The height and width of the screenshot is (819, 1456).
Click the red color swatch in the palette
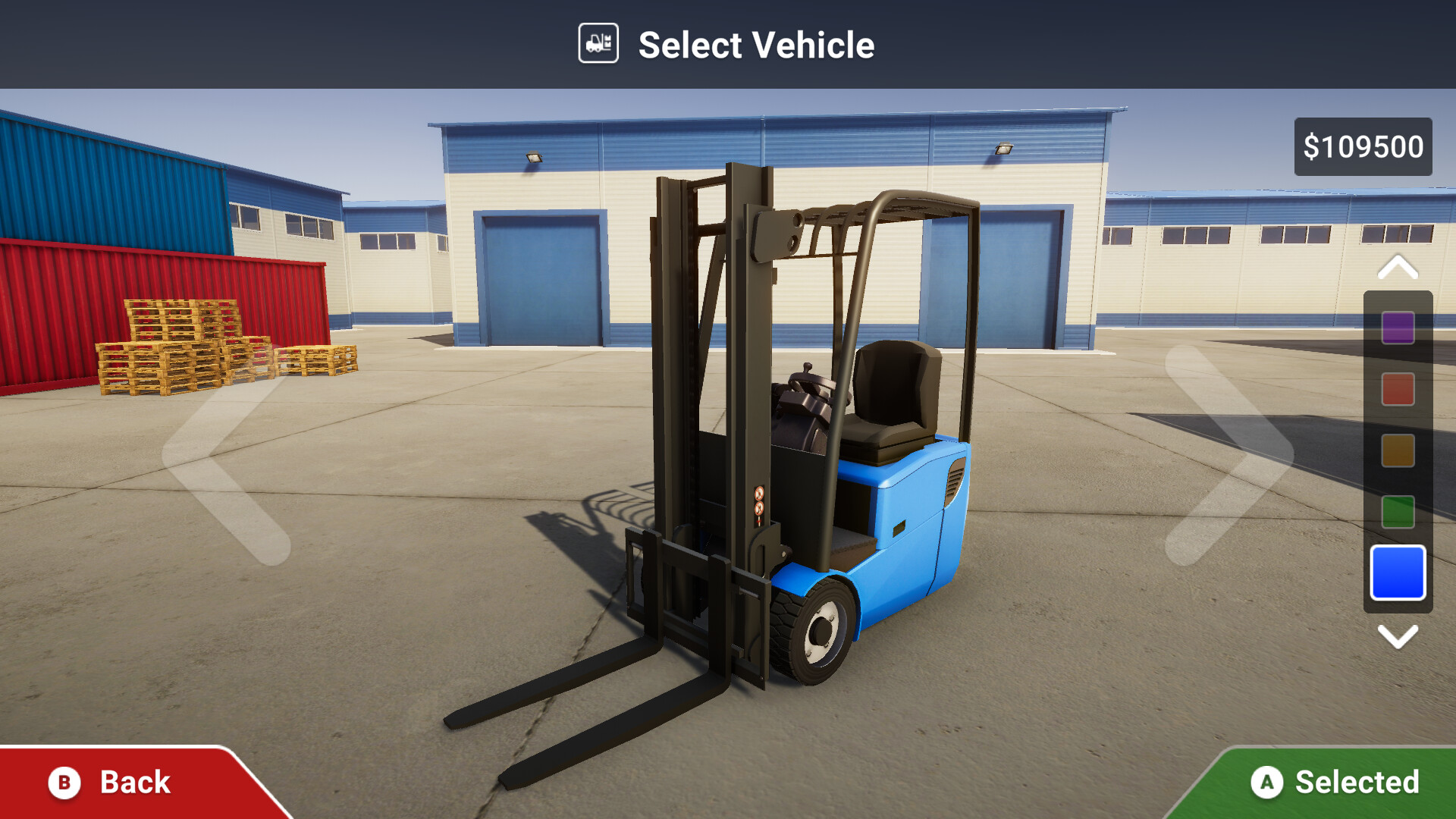[1398, 390]
